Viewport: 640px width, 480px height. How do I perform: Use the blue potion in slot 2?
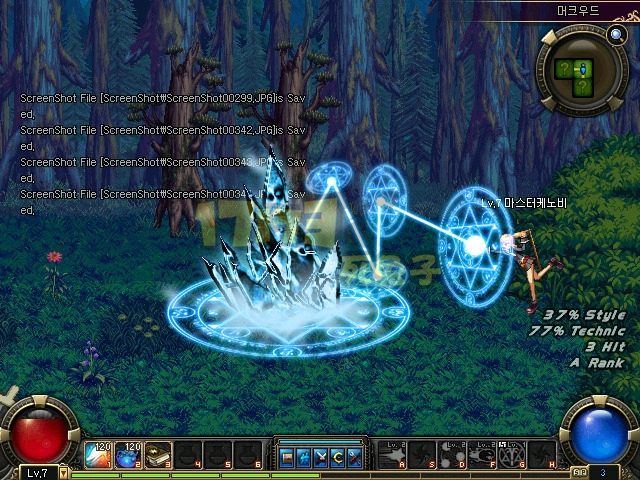point(128,455)
